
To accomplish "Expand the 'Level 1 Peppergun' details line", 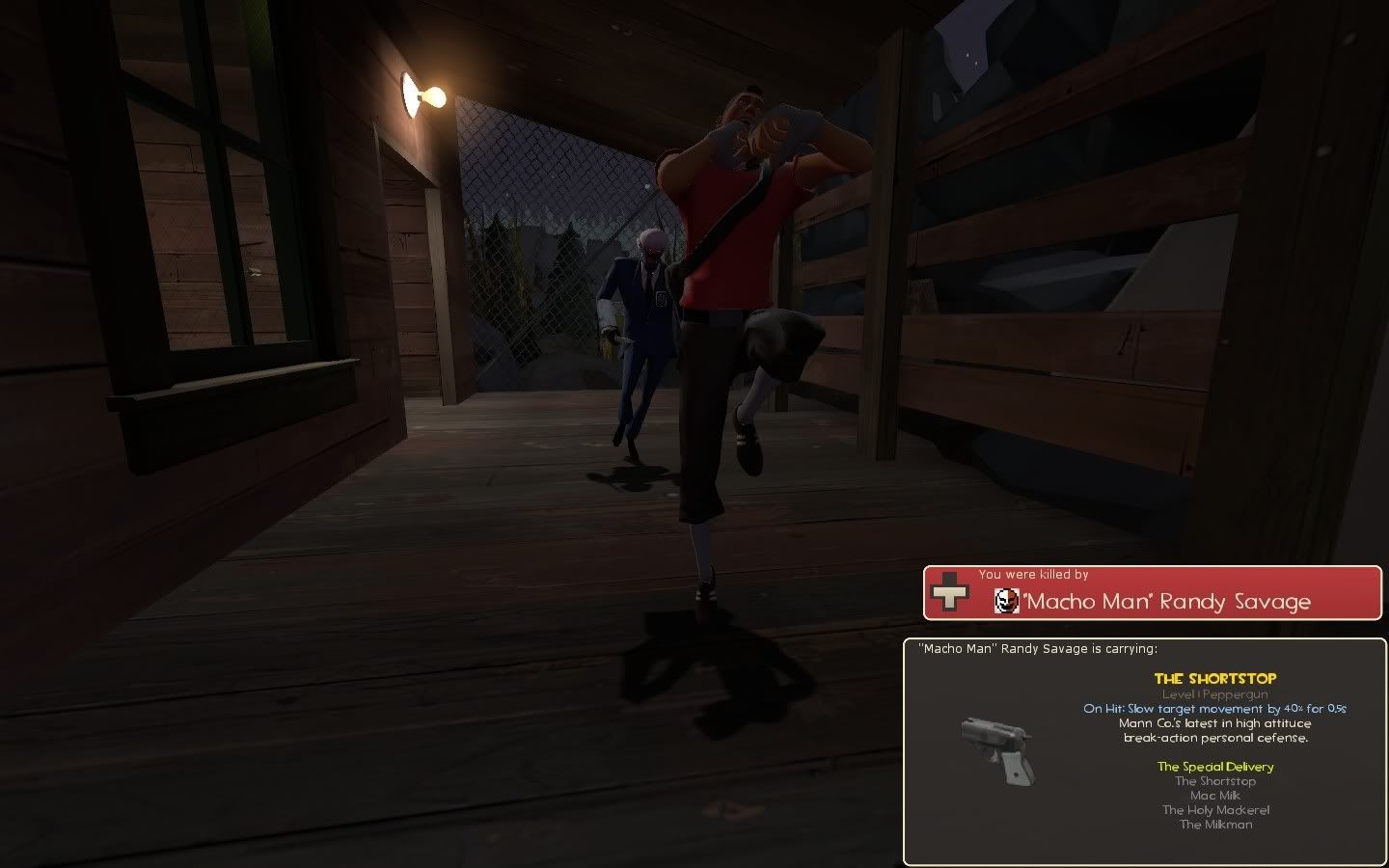I will [1215, 693].
